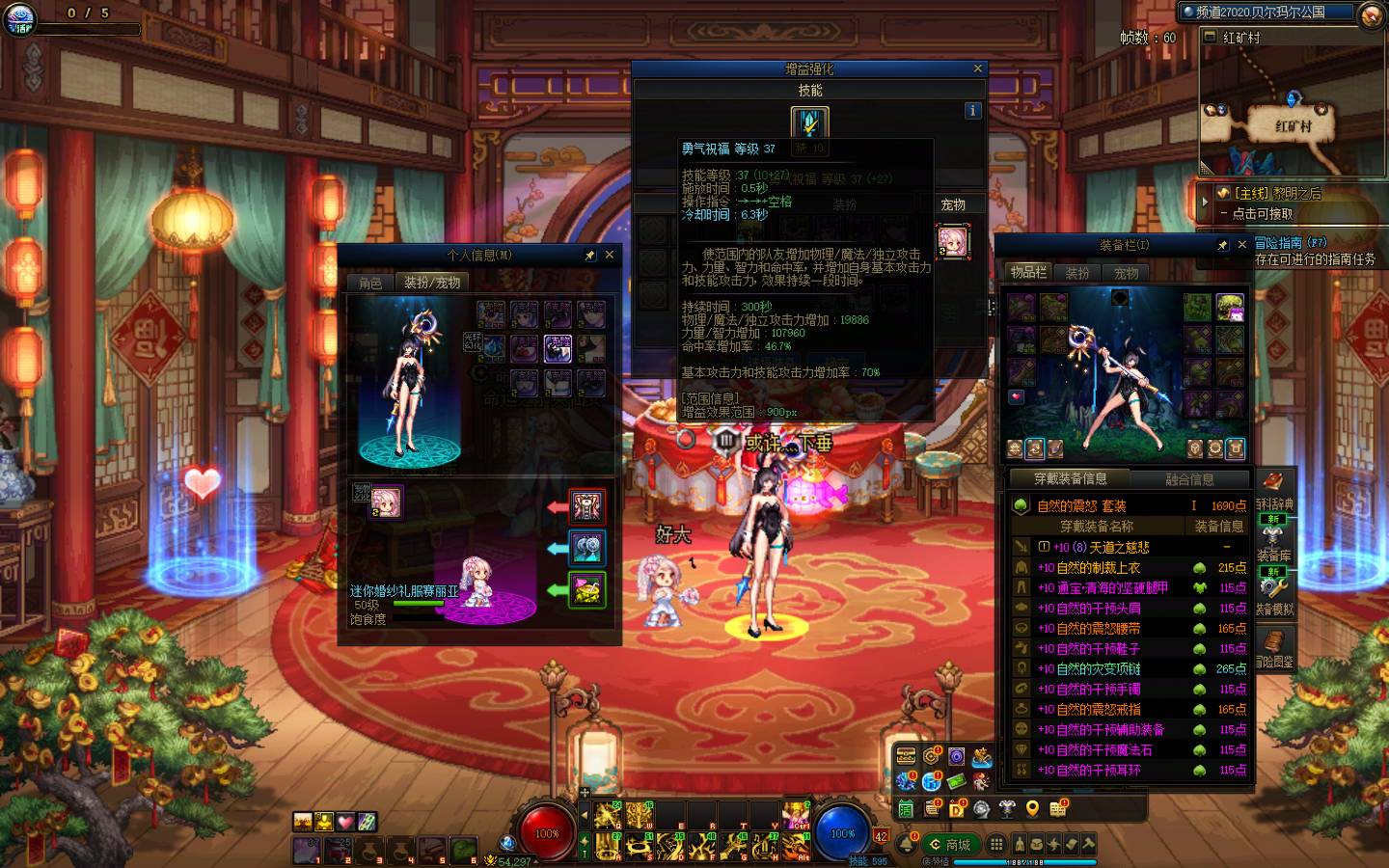Close the 增益强化 buff enhancement window
1389x868 pixels.
click(x=977, y=68)
